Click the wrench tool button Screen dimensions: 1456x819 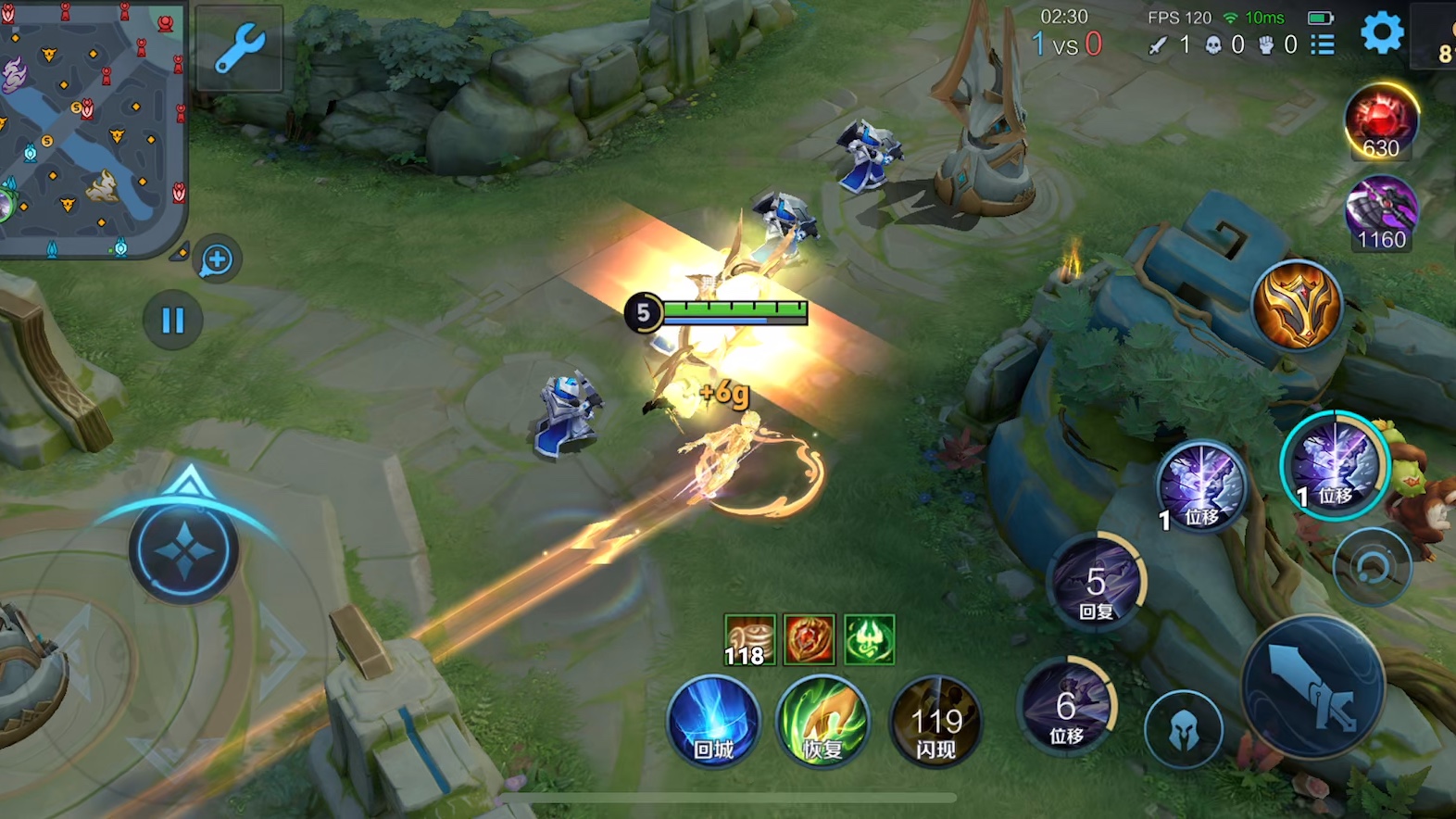(239, 49)
